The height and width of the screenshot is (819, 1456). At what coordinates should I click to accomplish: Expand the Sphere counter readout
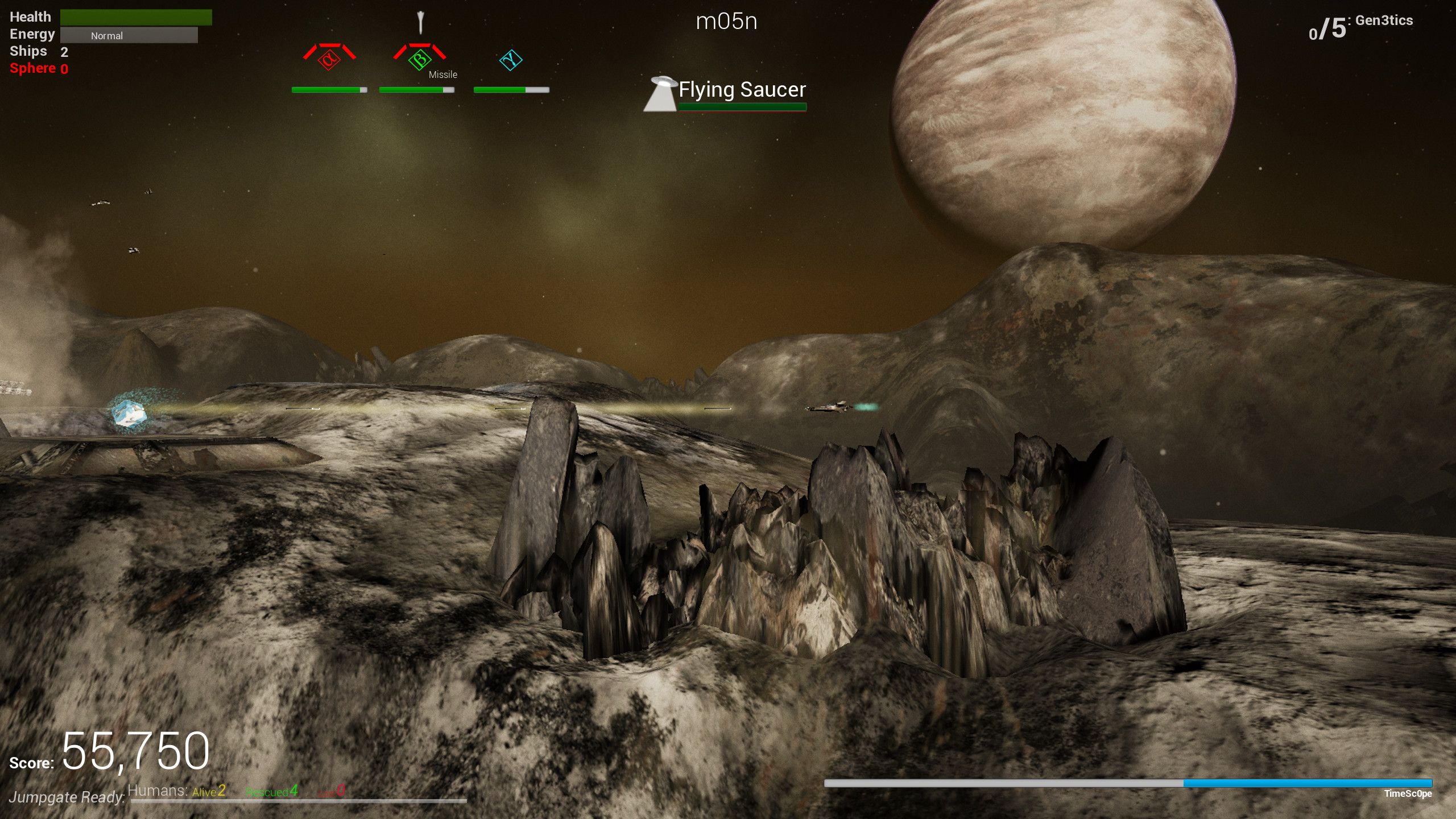click(x=38, y=69)
